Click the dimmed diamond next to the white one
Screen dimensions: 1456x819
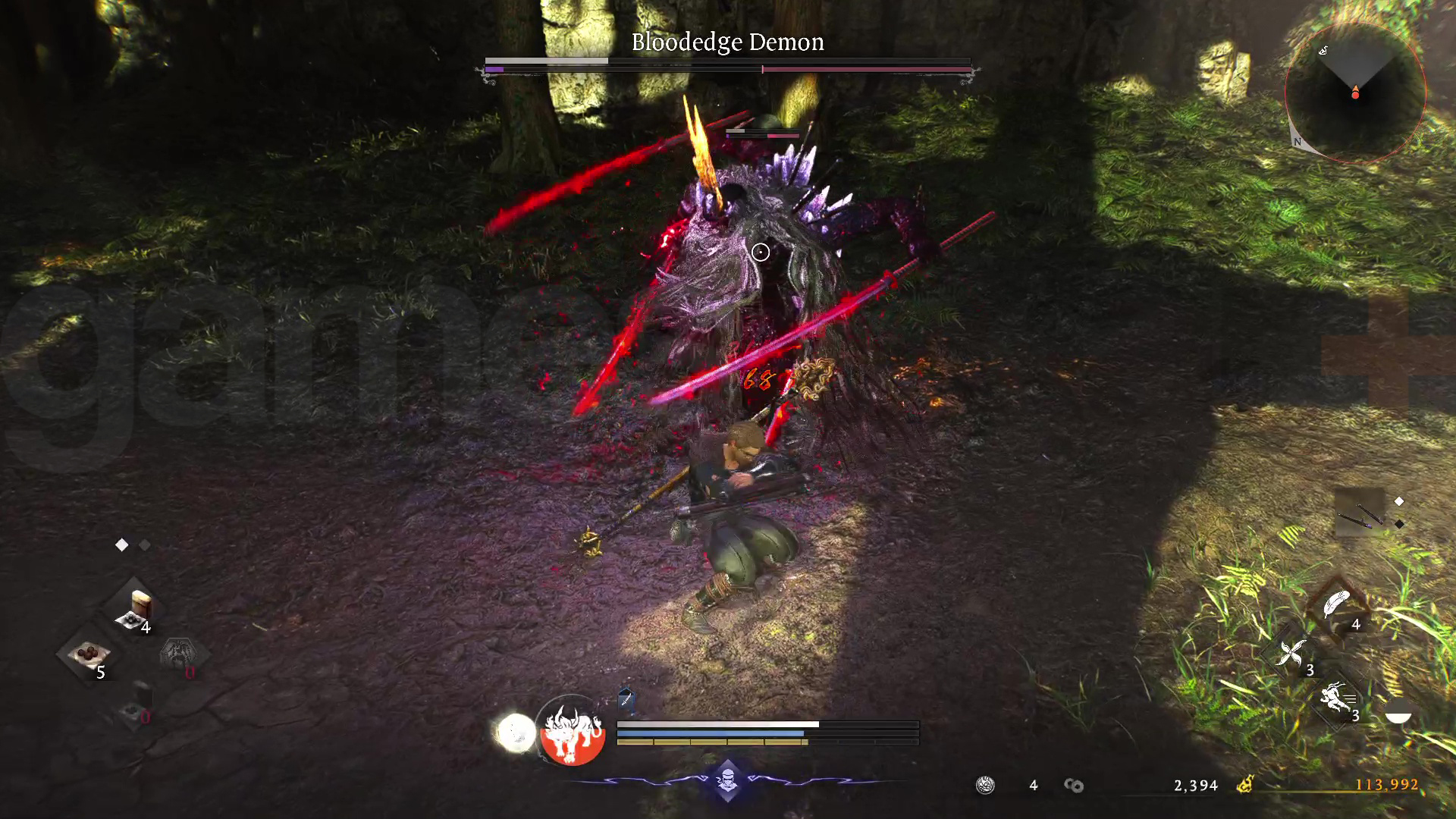click(x=144, y=544)
